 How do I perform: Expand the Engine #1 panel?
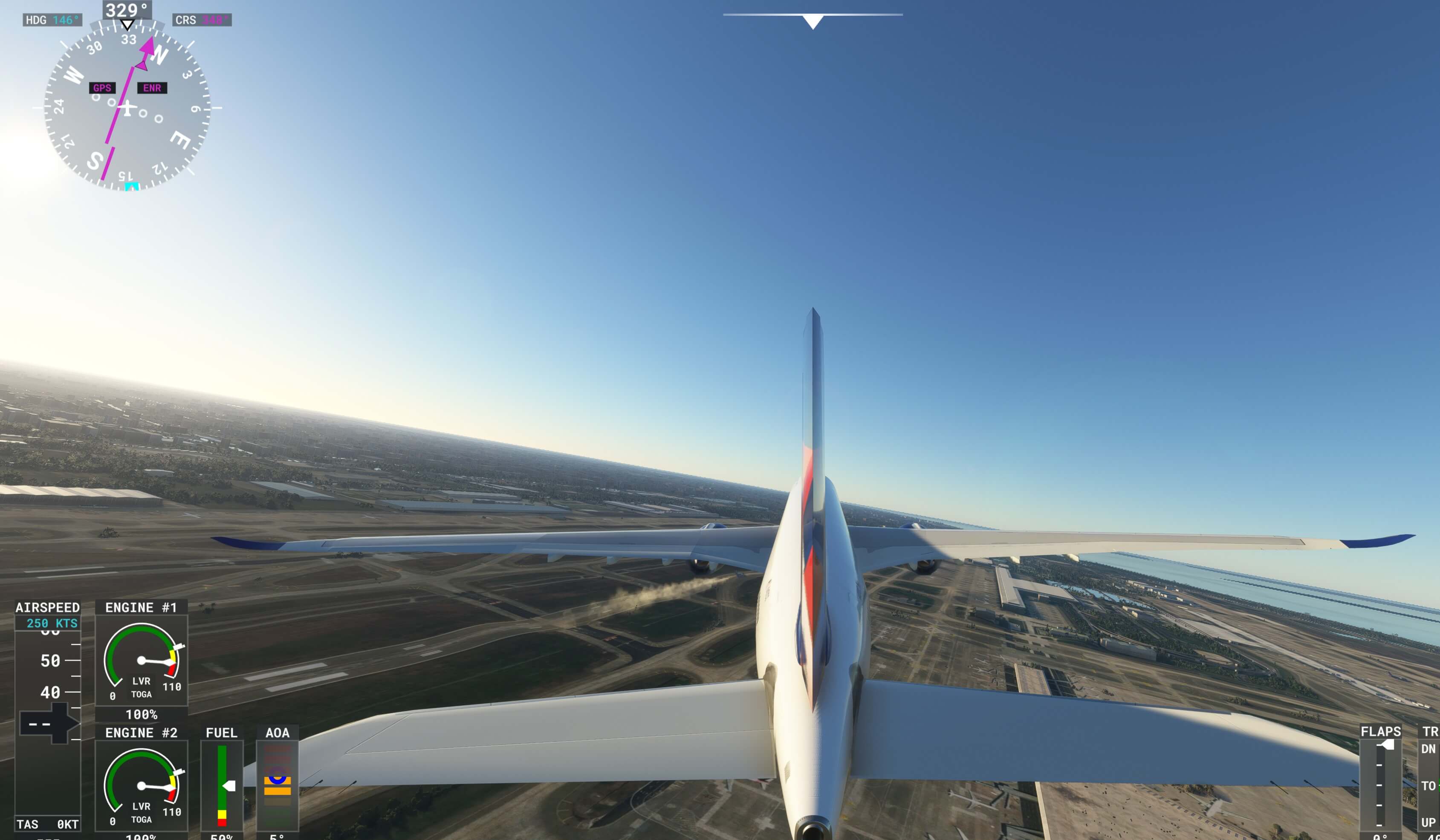(141, 607)
